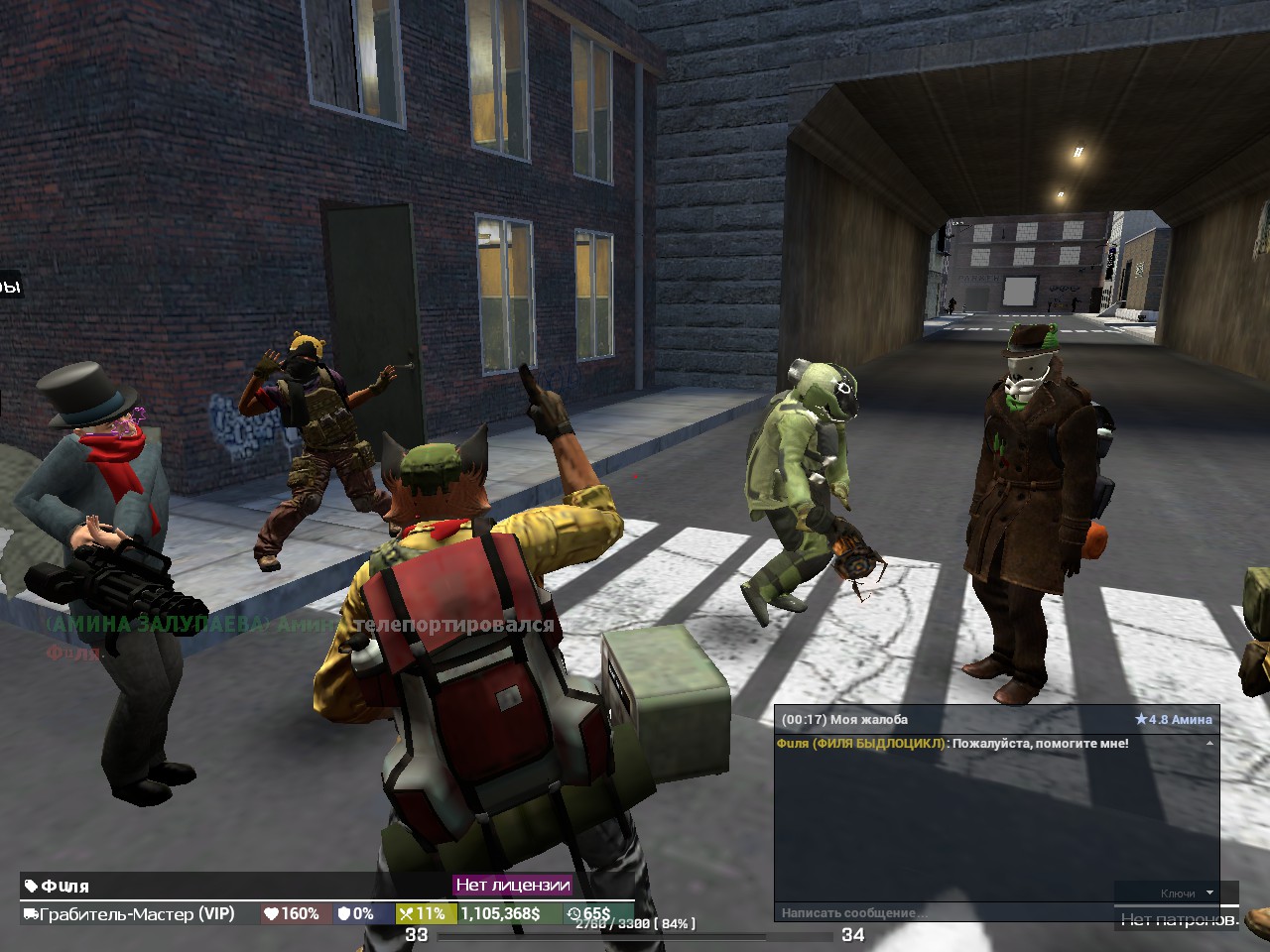
Task: Click the money balance 1,105,368$
Action: [x=499, y=912]
